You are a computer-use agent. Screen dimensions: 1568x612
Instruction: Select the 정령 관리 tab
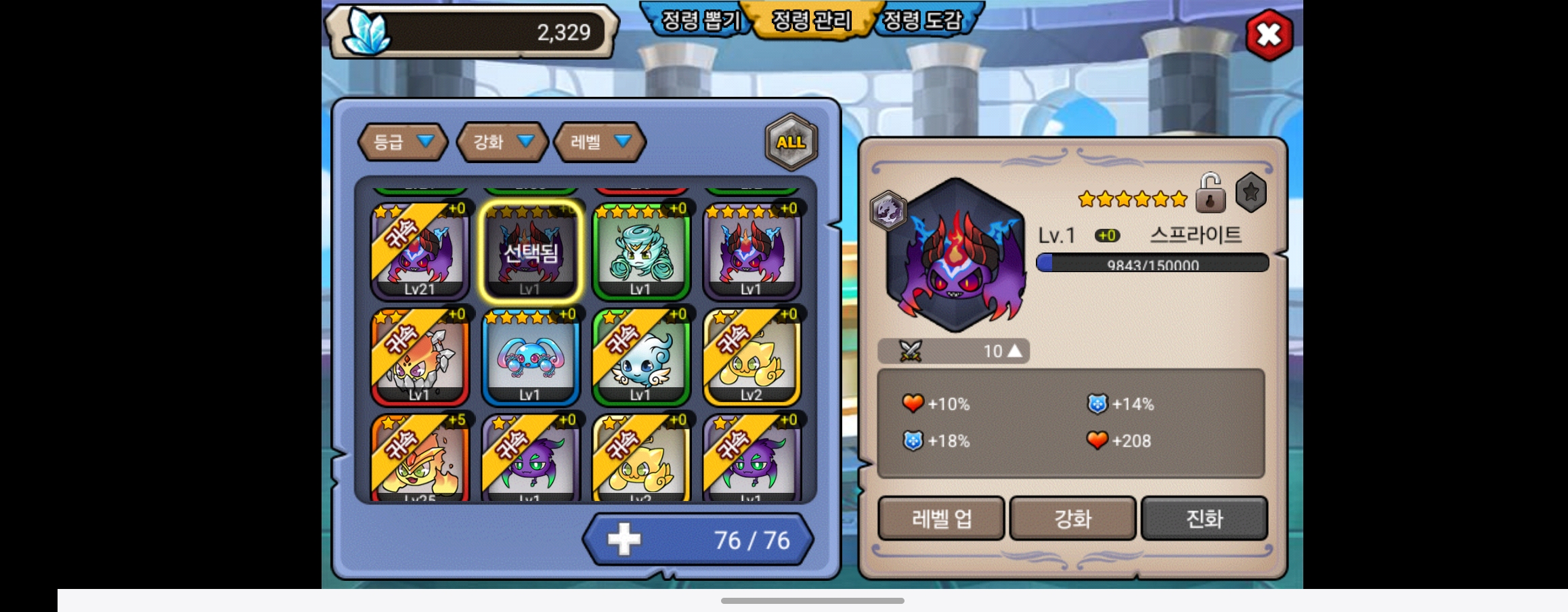coord(811,21)
